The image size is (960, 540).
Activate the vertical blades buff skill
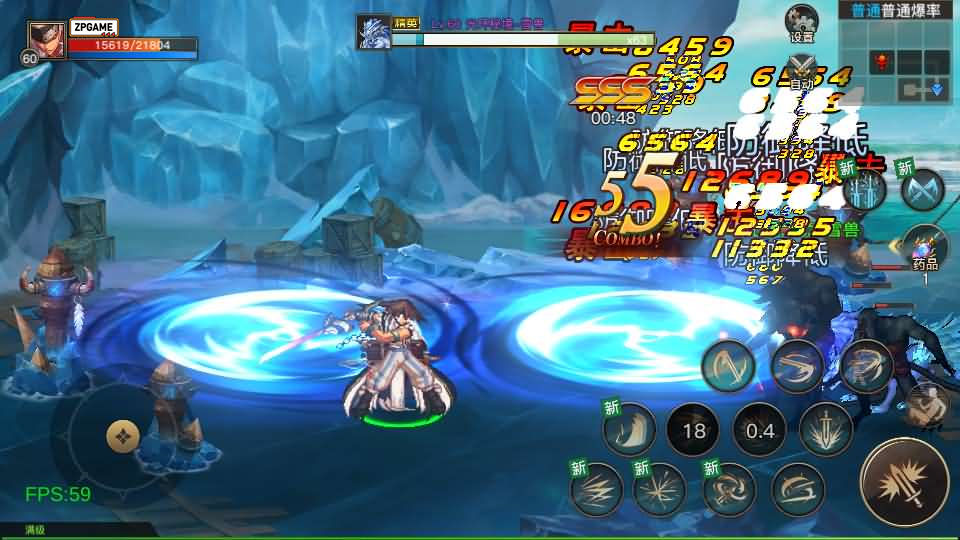coord(863,190)
